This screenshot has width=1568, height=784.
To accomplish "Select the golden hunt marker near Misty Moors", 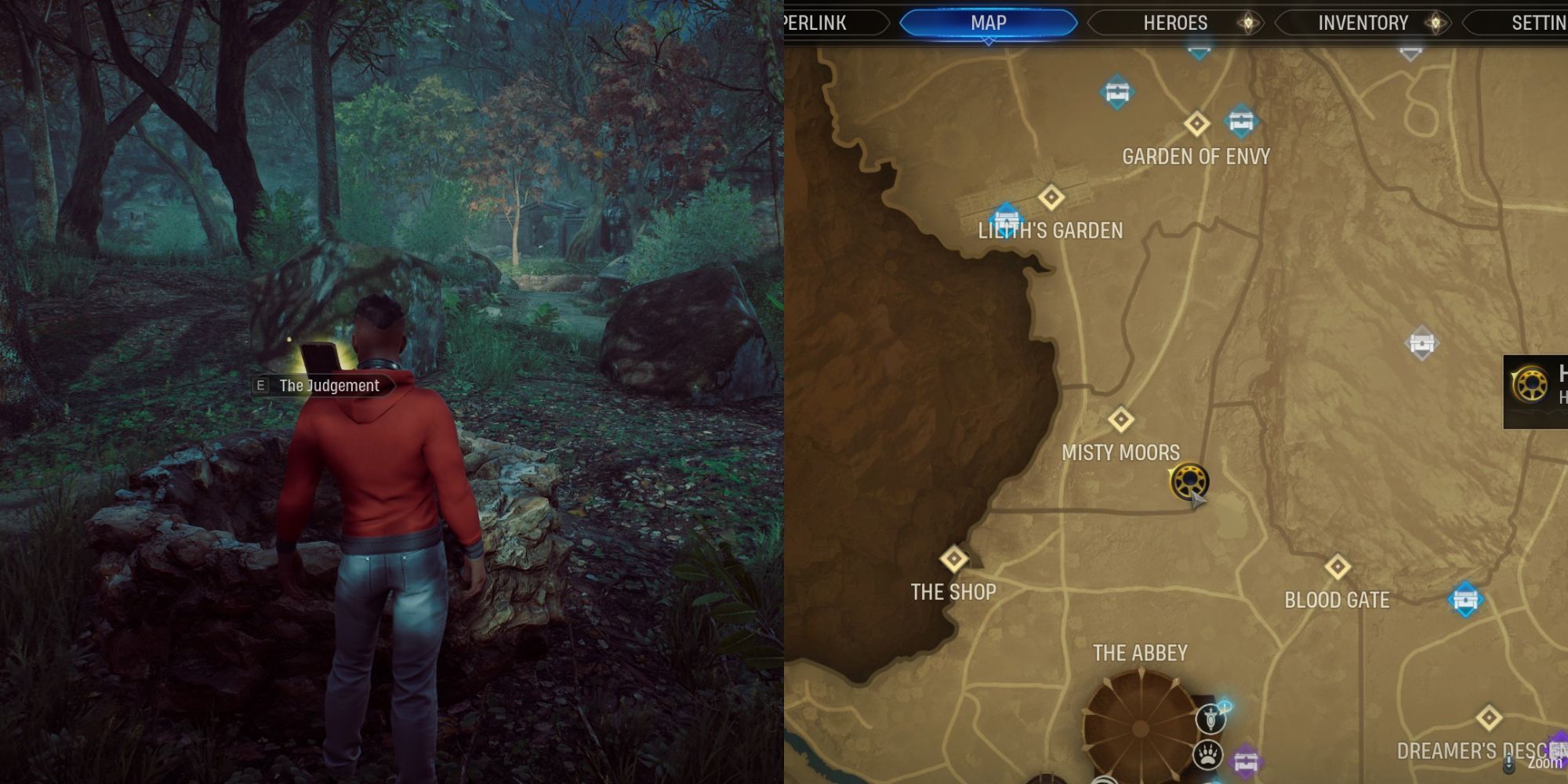I will pos(1189,481).
